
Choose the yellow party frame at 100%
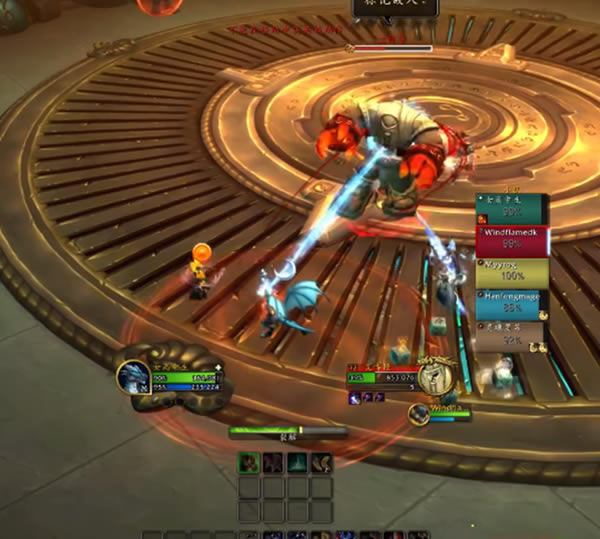point(513,272)
